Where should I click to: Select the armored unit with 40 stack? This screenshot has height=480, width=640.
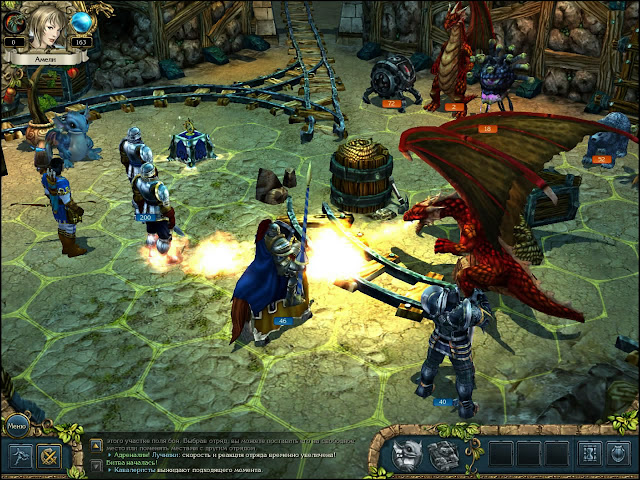tap(448, 340)
